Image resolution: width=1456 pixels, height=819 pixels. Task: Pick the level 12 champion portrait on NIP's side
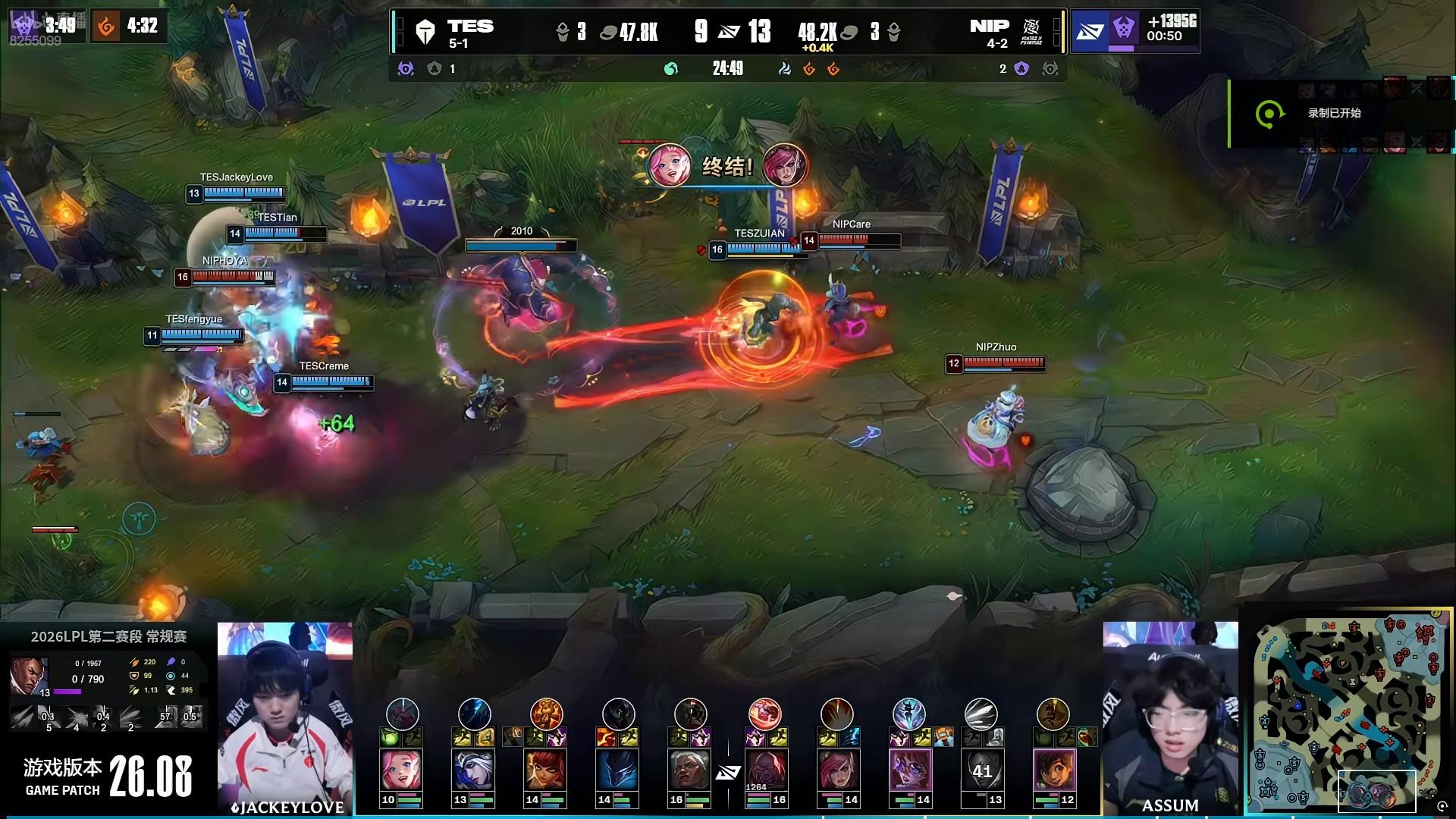(x=1053, y=770)
